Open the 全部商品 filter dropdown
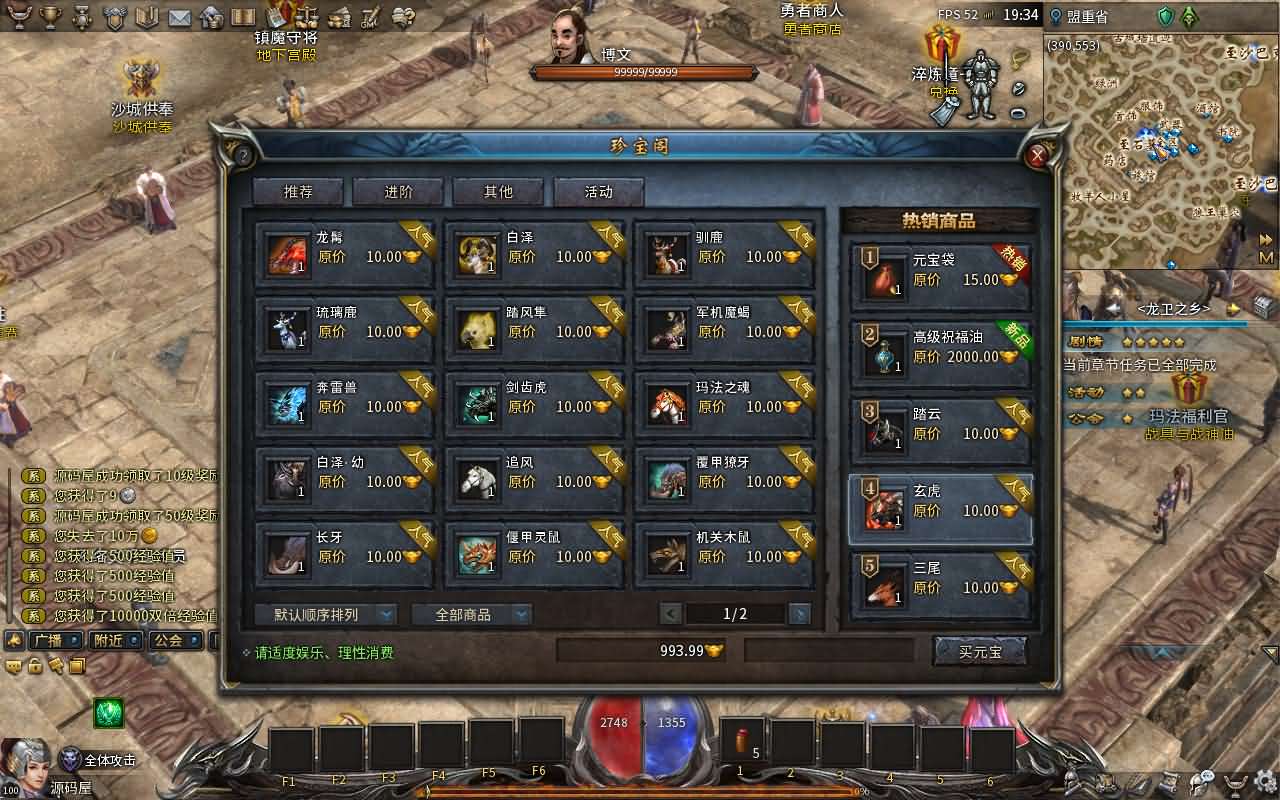 pyautogui.click(x=471, y=614)
